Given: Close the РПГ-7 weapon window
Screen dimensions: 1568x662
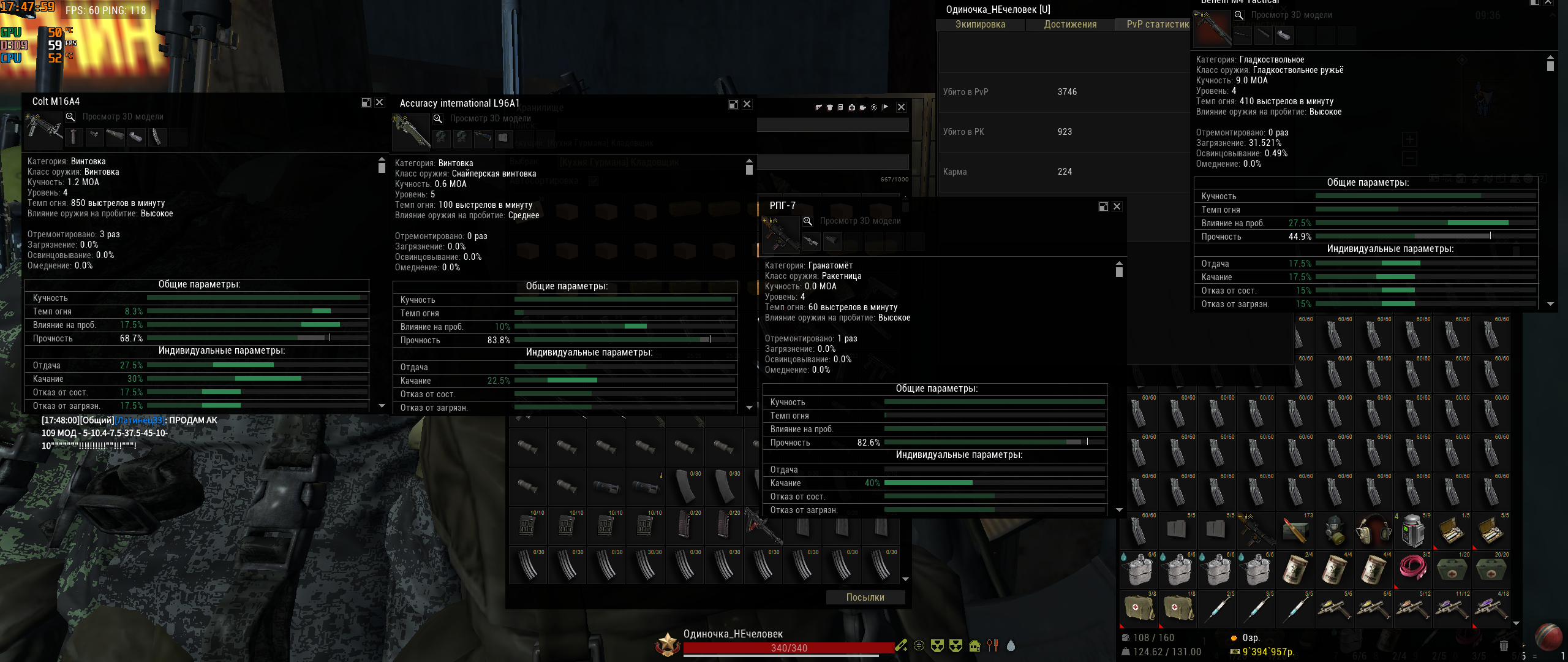Looking at the screenshot, I should pos(1117,207).
